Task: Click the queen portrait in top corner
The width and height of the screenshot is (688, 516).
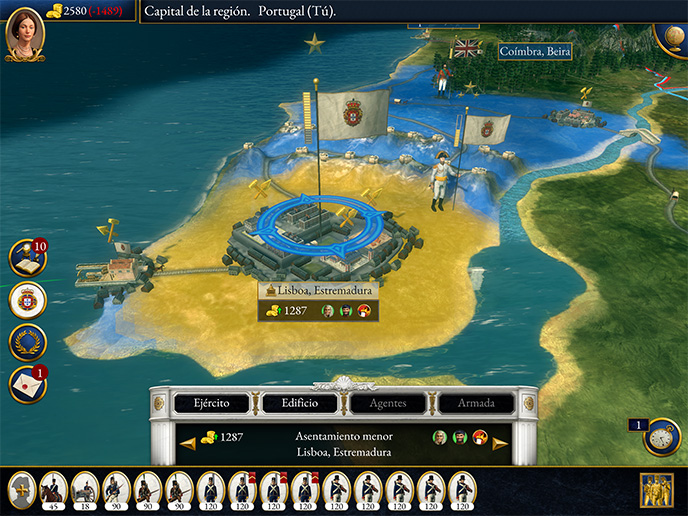Action: [x=24, y=32]
